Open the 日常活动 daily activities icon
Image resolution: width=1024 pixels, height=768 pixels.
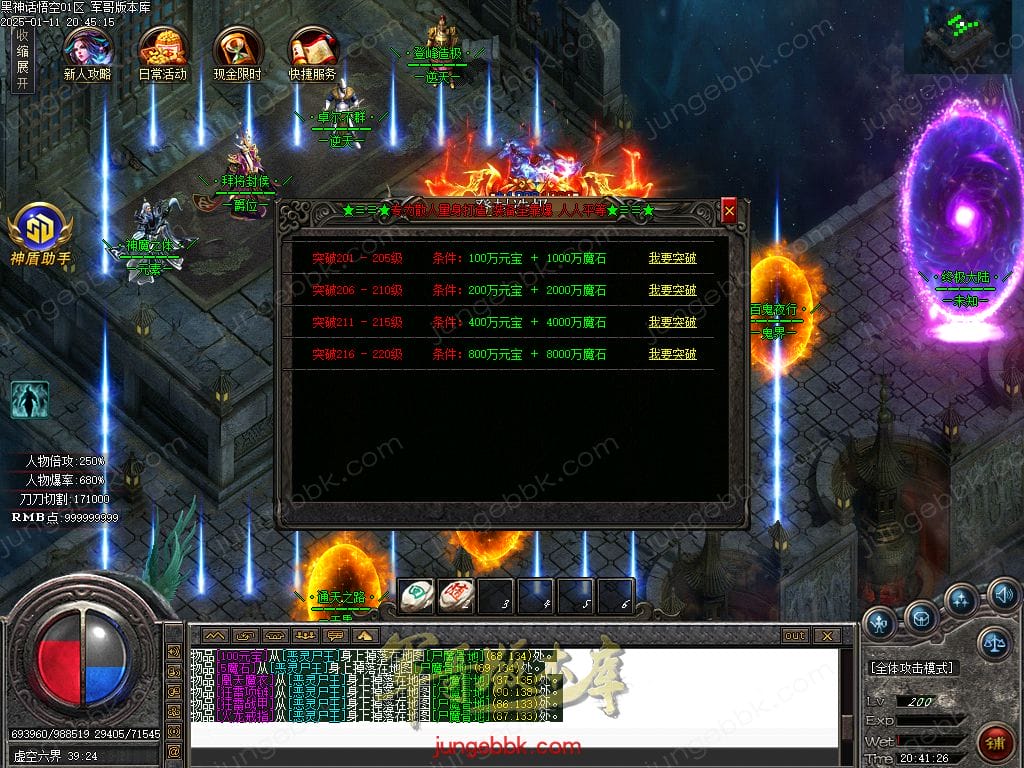162,52
